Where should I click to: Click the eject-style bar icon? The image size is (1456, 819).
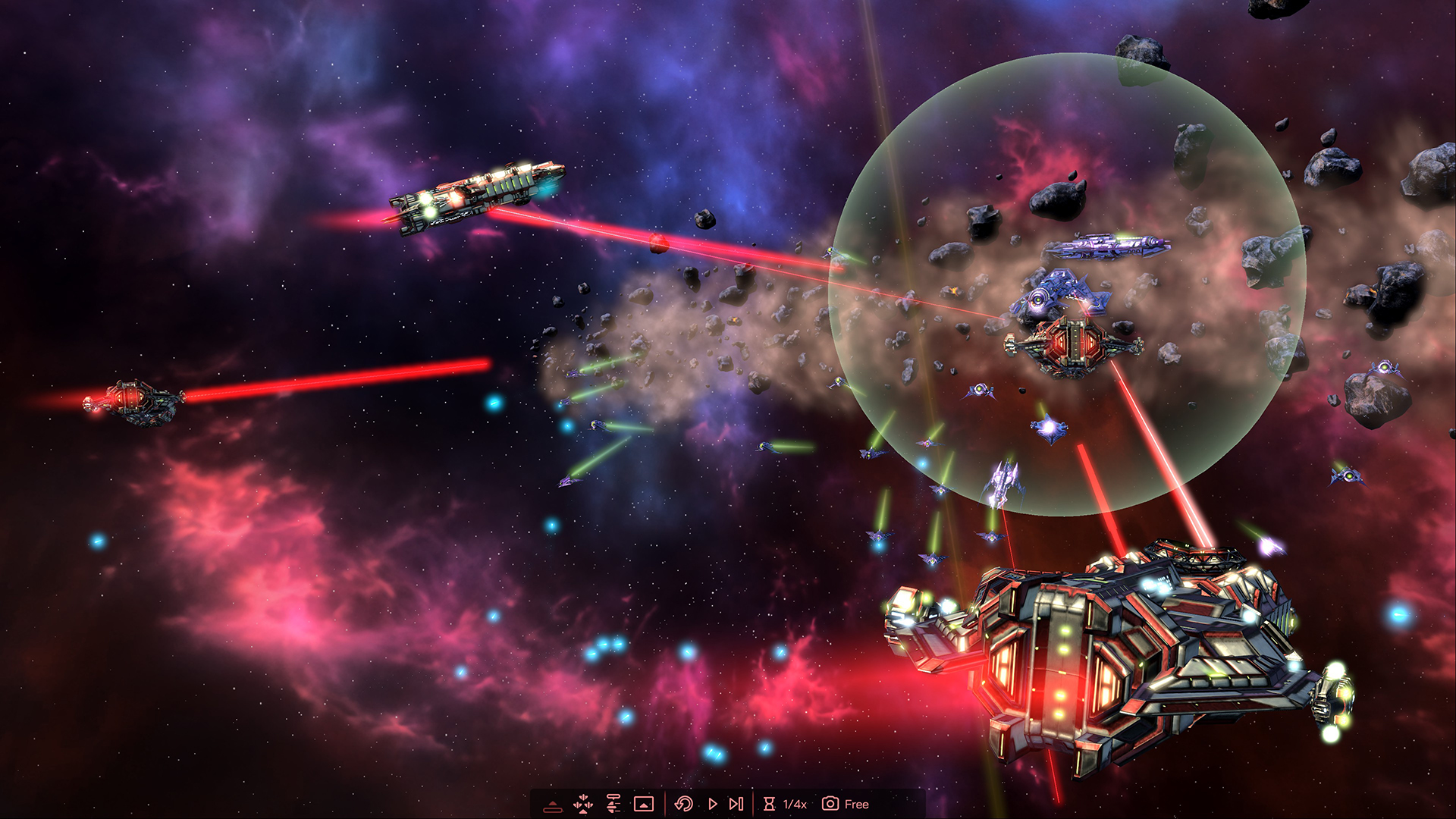pyautogui.click(x=553, y=805)
